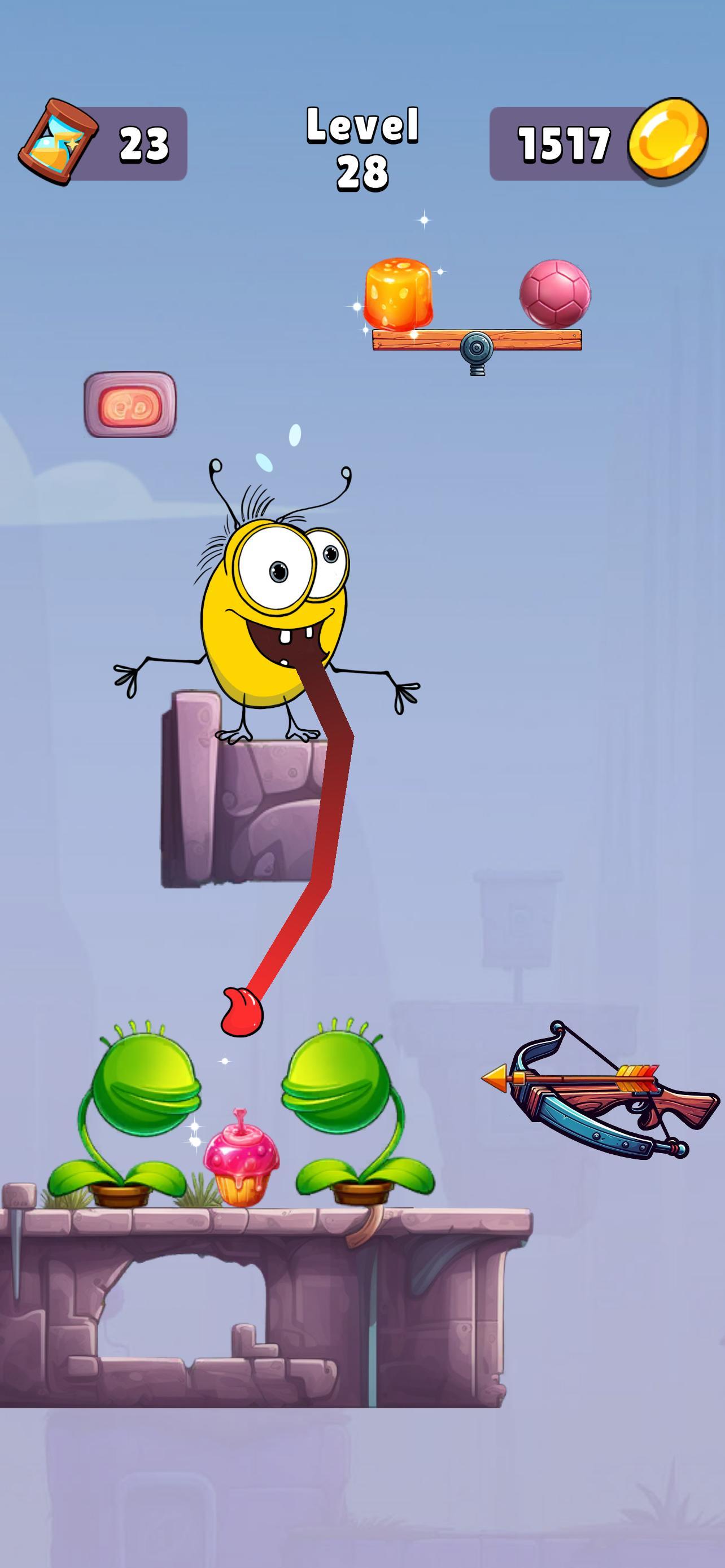Select the pink jelly block
Viewport: 725px width, 1568px height.
pyautogui.click(x=129, y=405)
